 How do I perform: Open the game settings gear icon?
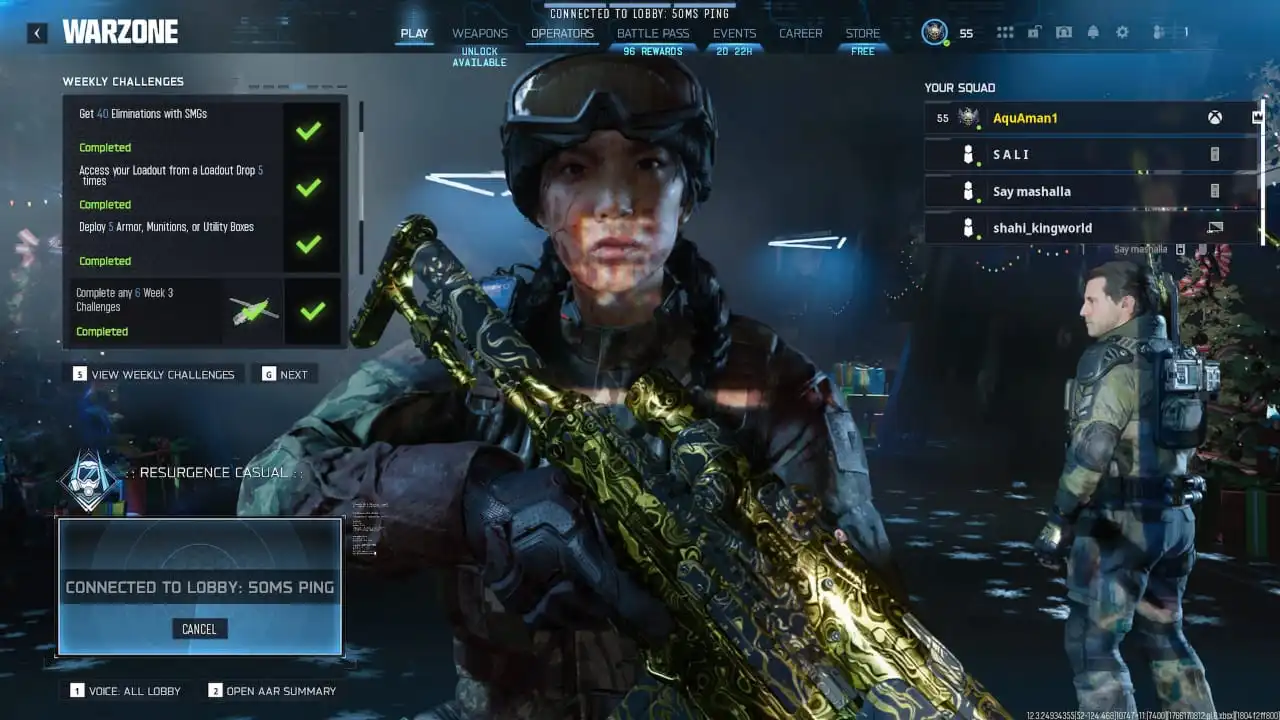pyautogui.click(x=1123, y=32)
